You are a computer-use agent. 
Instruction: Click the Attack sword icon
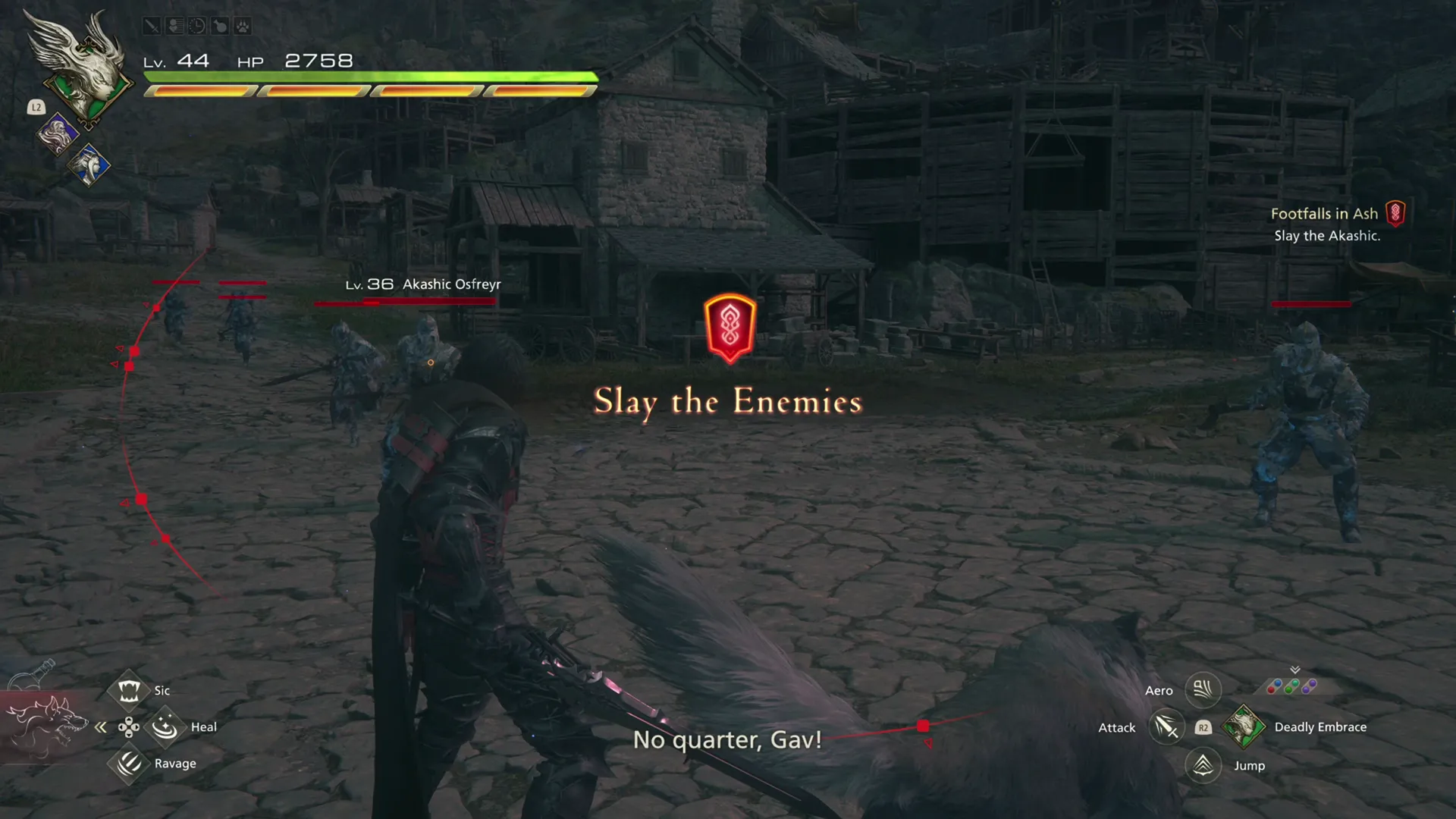coord(1167,726)
